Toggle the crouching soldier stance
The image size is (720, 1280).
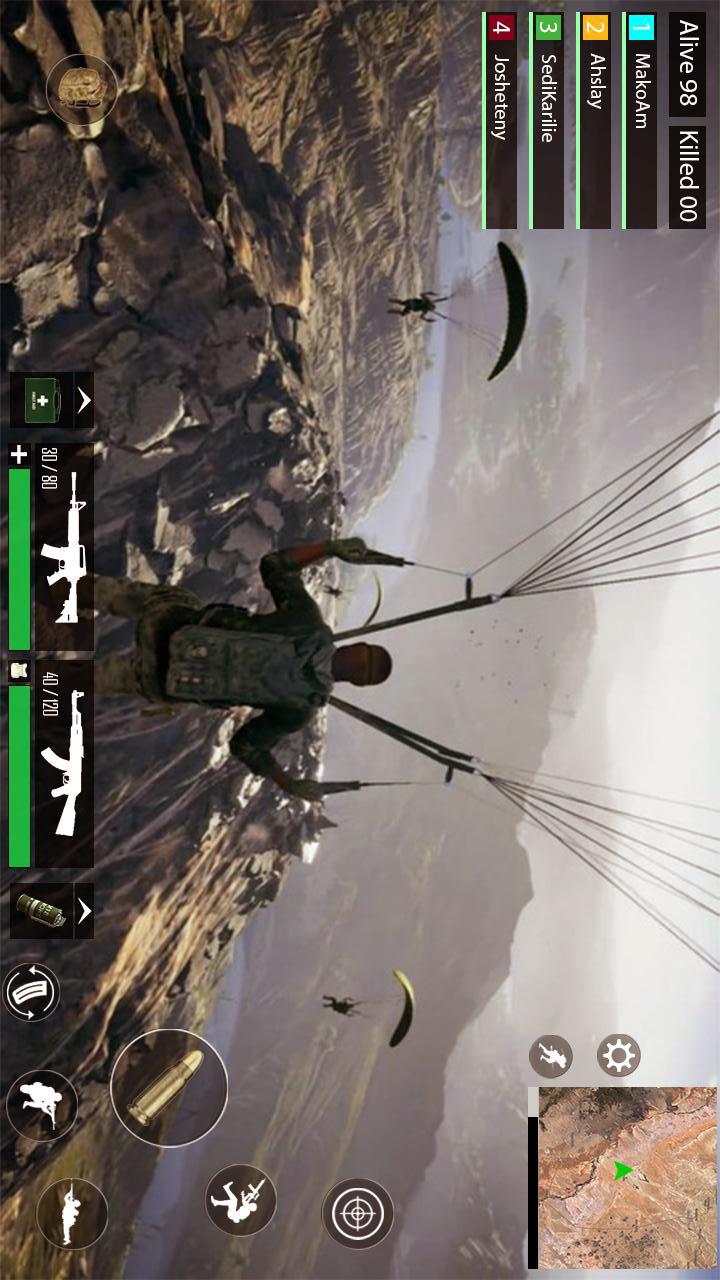point(42,1106)
